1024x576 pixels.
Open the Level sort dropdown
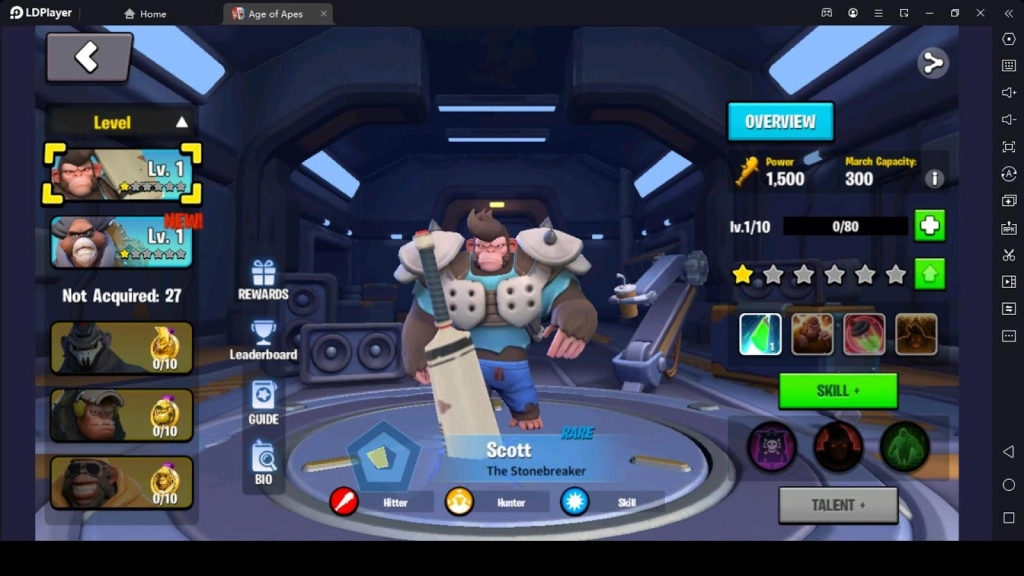tap(122, 123)
